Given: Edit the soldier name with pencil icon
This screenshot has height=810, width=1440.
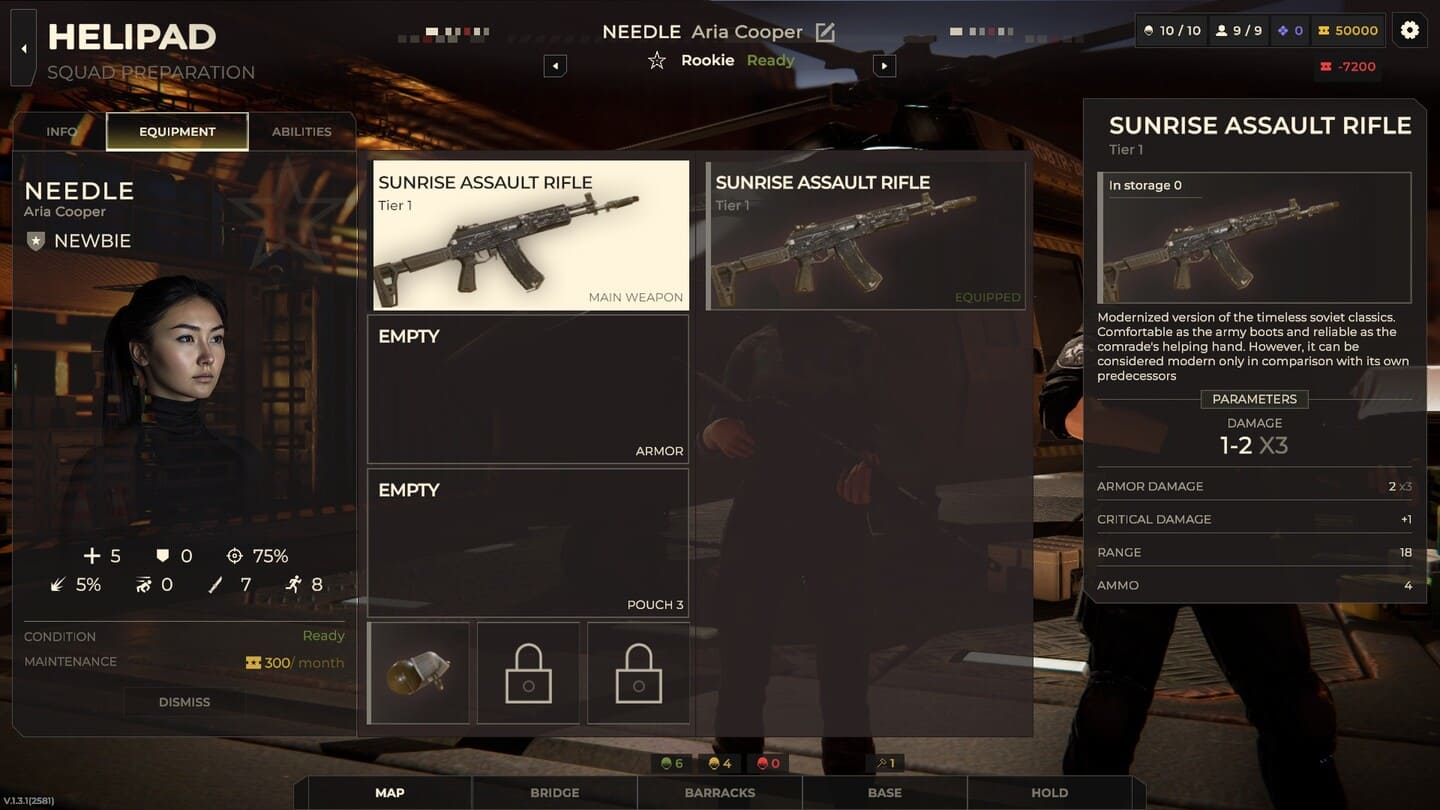Looking at the screenshot, I should [x=825, y=32].
